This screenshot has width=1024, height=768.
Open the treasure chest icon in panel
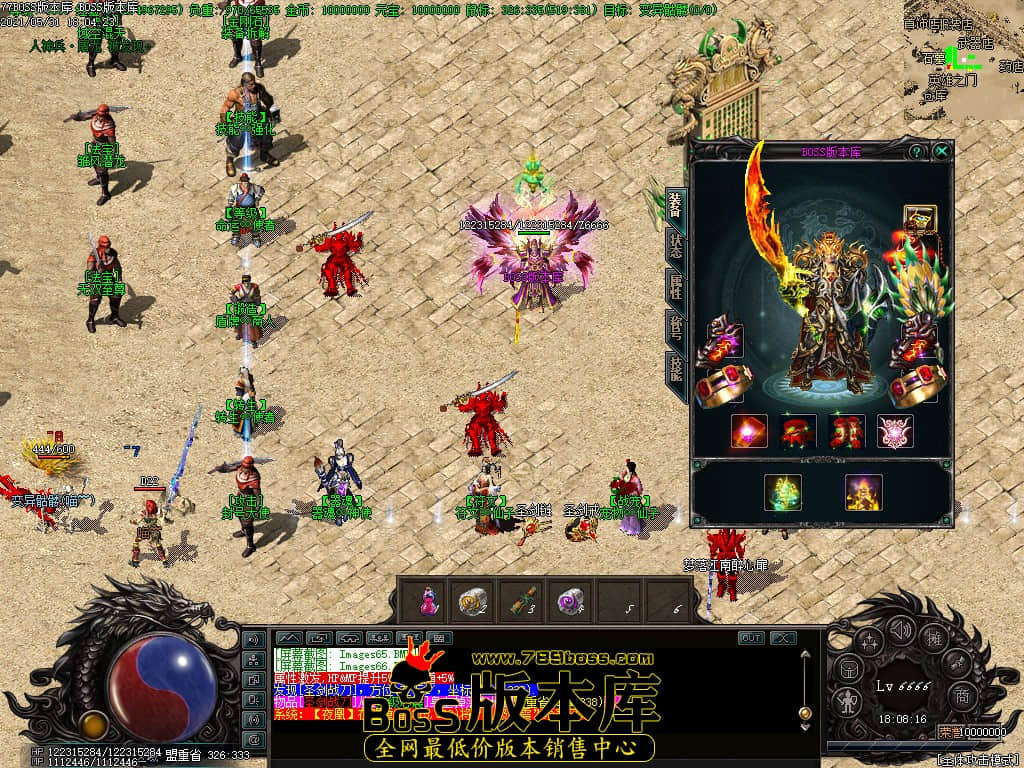[919, 219]
